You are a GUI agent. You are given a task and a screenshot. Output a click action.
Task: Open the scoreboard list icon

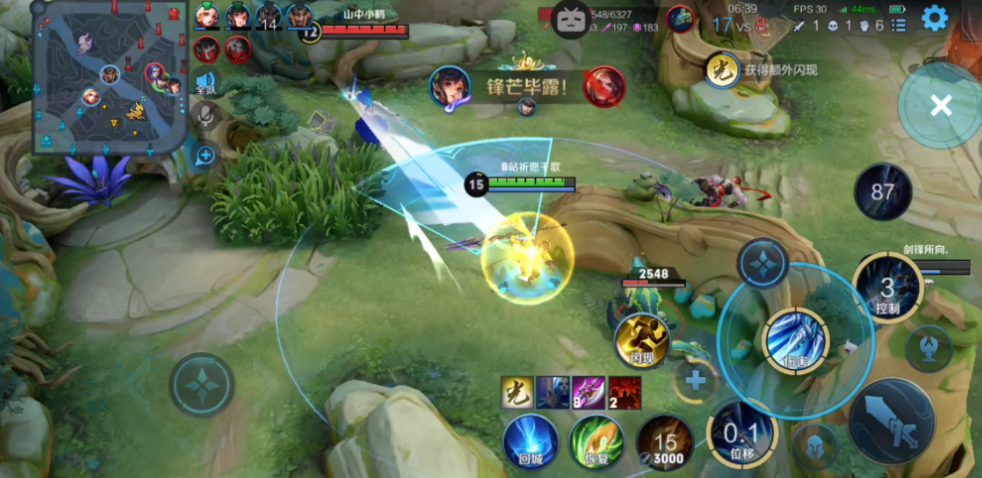[x=898, y=25]
